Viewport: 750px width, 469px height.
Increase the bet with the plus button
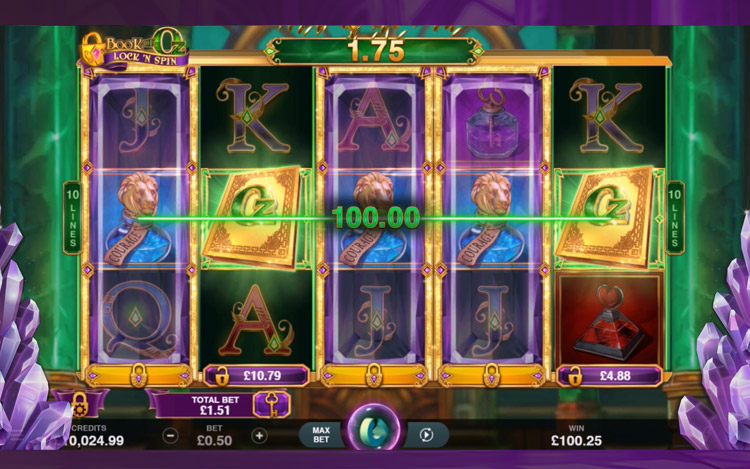260,436
